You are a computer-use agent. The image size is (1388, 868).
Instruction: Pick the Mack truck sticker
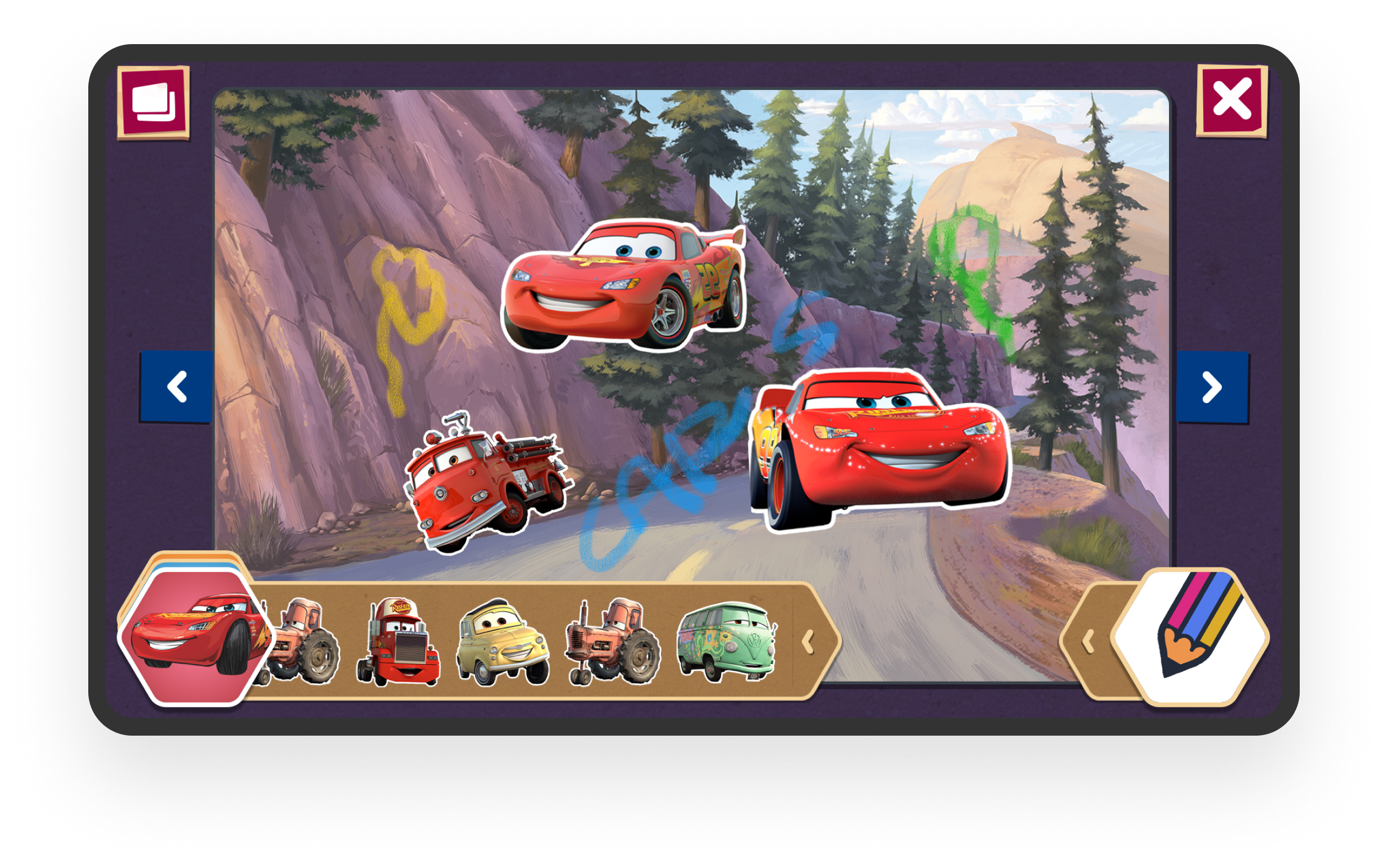tap(398, 641)
